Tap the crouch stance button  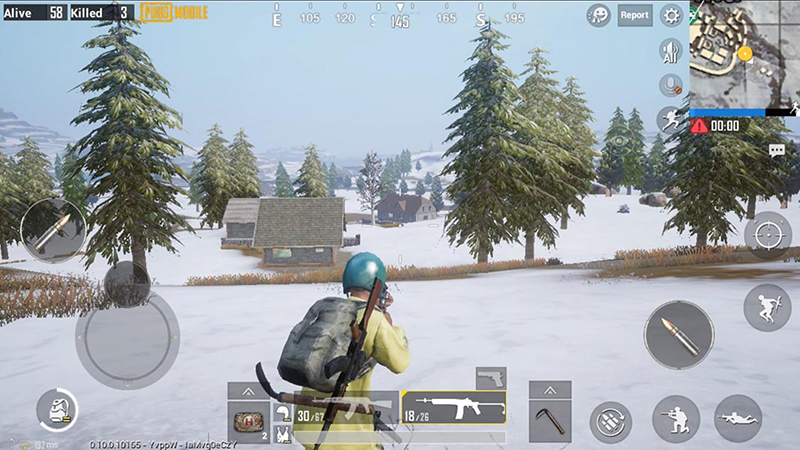click(x=676, y=418)
